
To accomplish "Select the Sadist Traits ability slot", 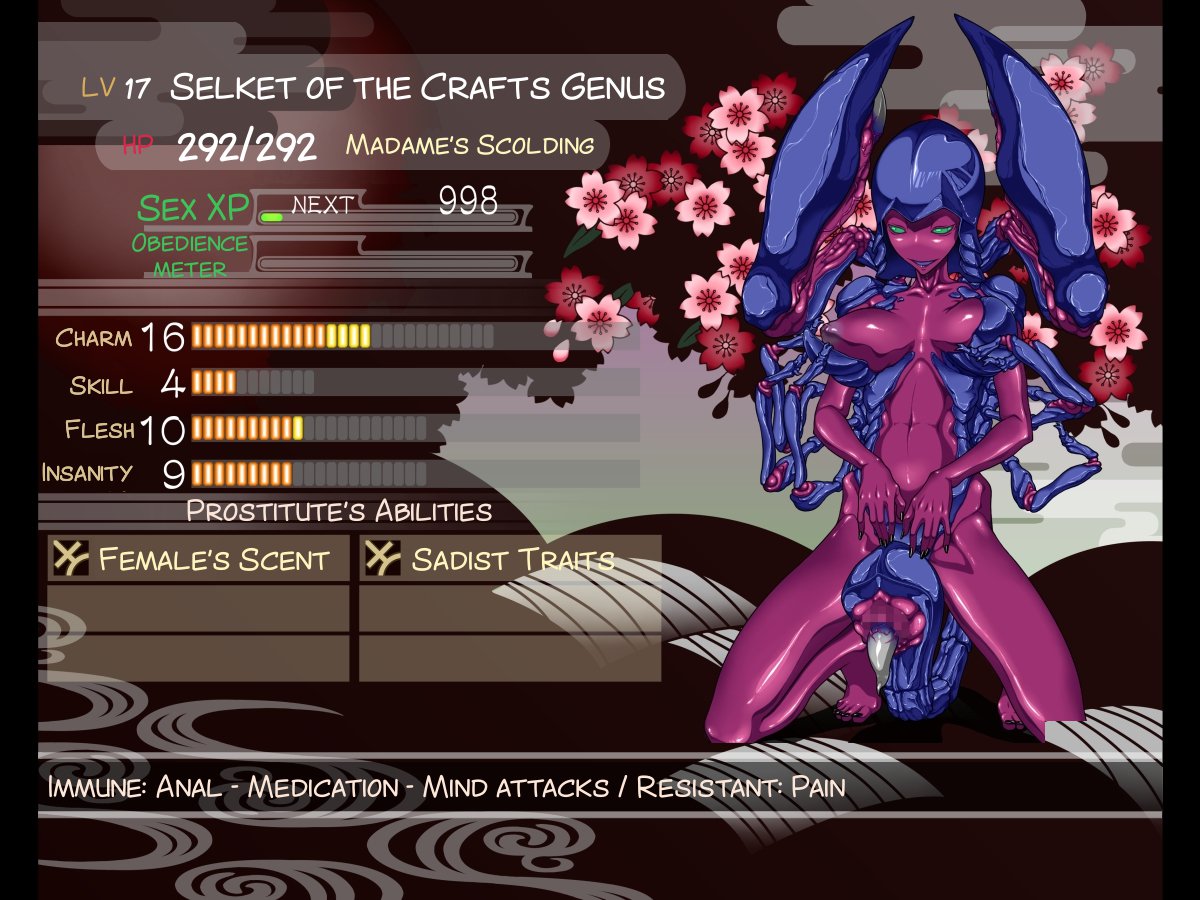I will (x=509, y=559).
